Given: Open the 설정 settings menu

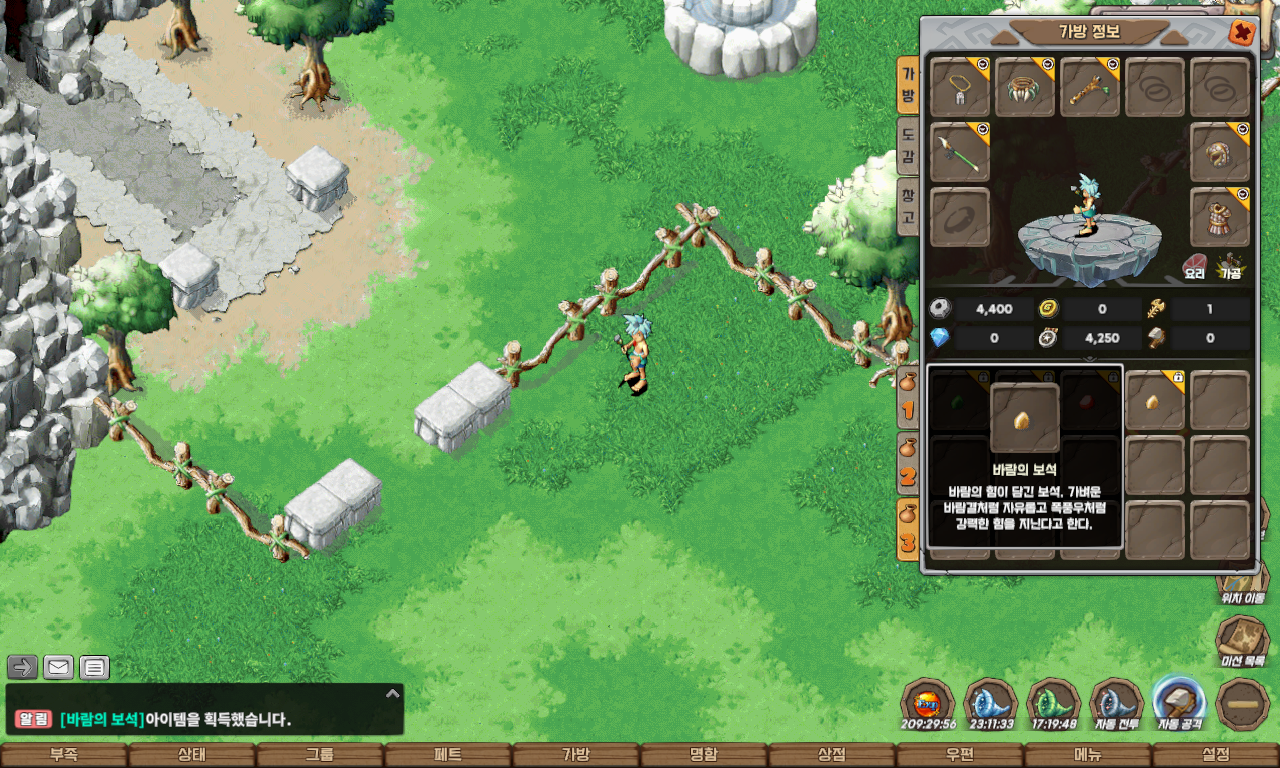Looking at the screenshot, I should click(x=1216, y=755).
